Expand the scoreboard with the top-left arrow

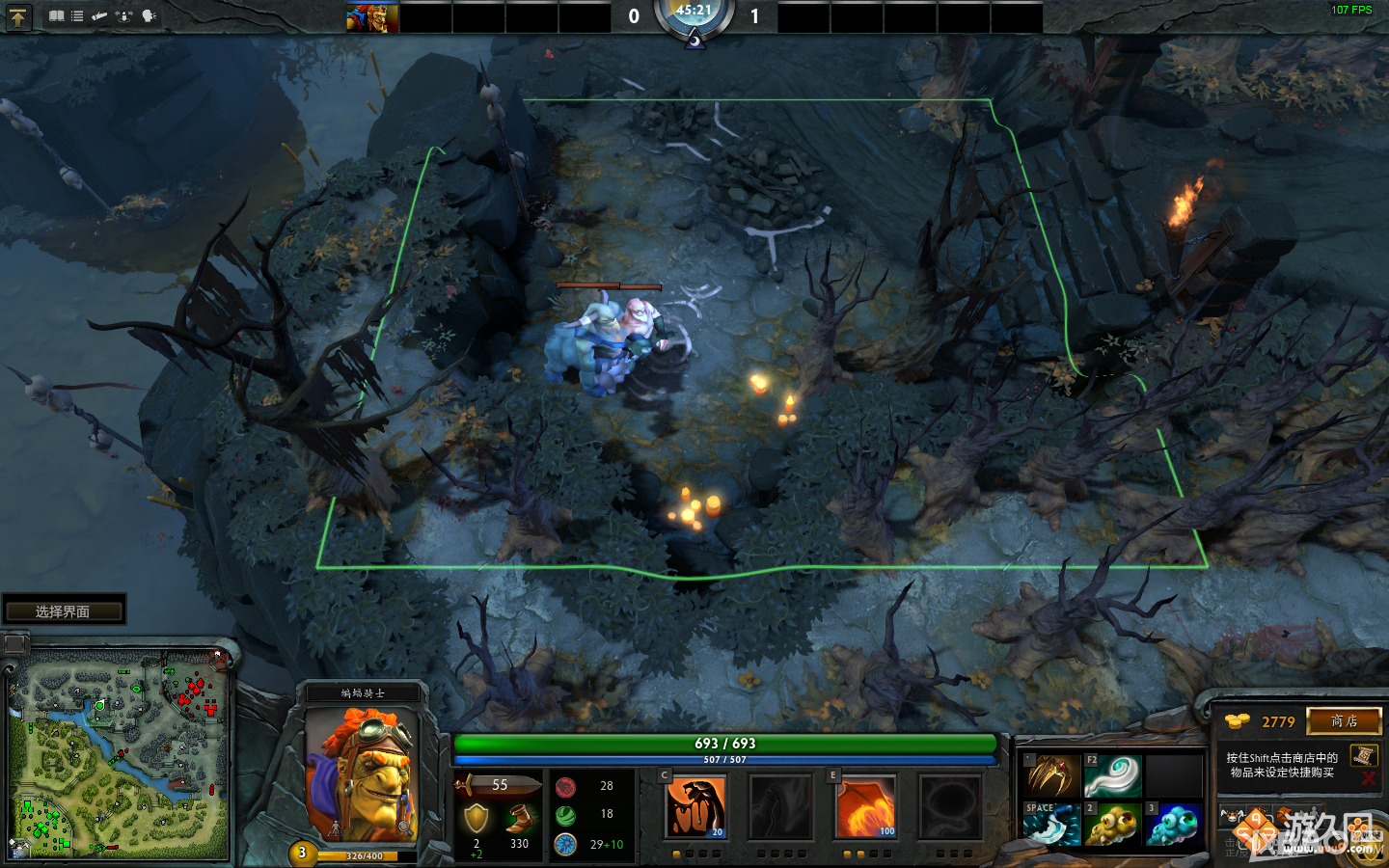[18, 15]
